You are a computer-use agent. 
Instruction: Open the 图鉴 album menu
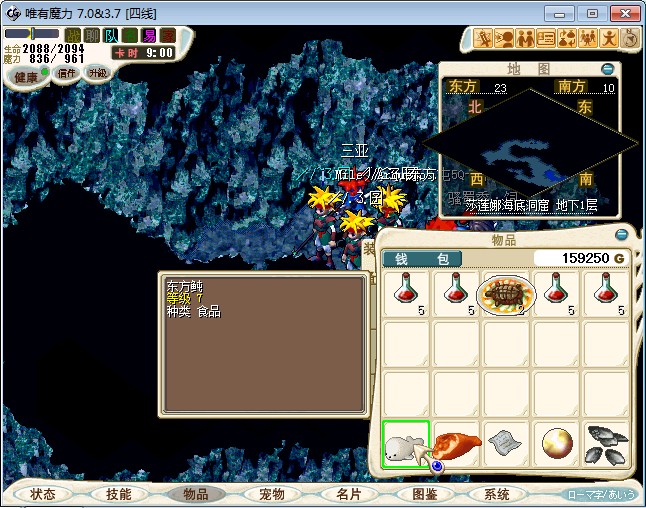point(423,494)
